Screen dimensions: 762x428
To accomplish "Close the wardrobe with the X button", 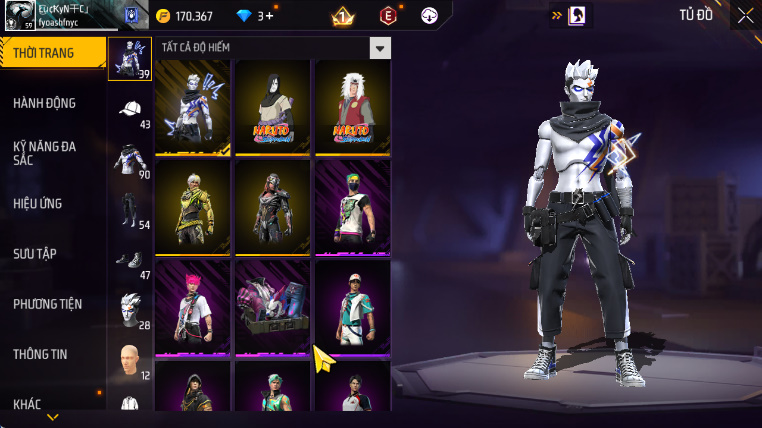I will [745, 15].
